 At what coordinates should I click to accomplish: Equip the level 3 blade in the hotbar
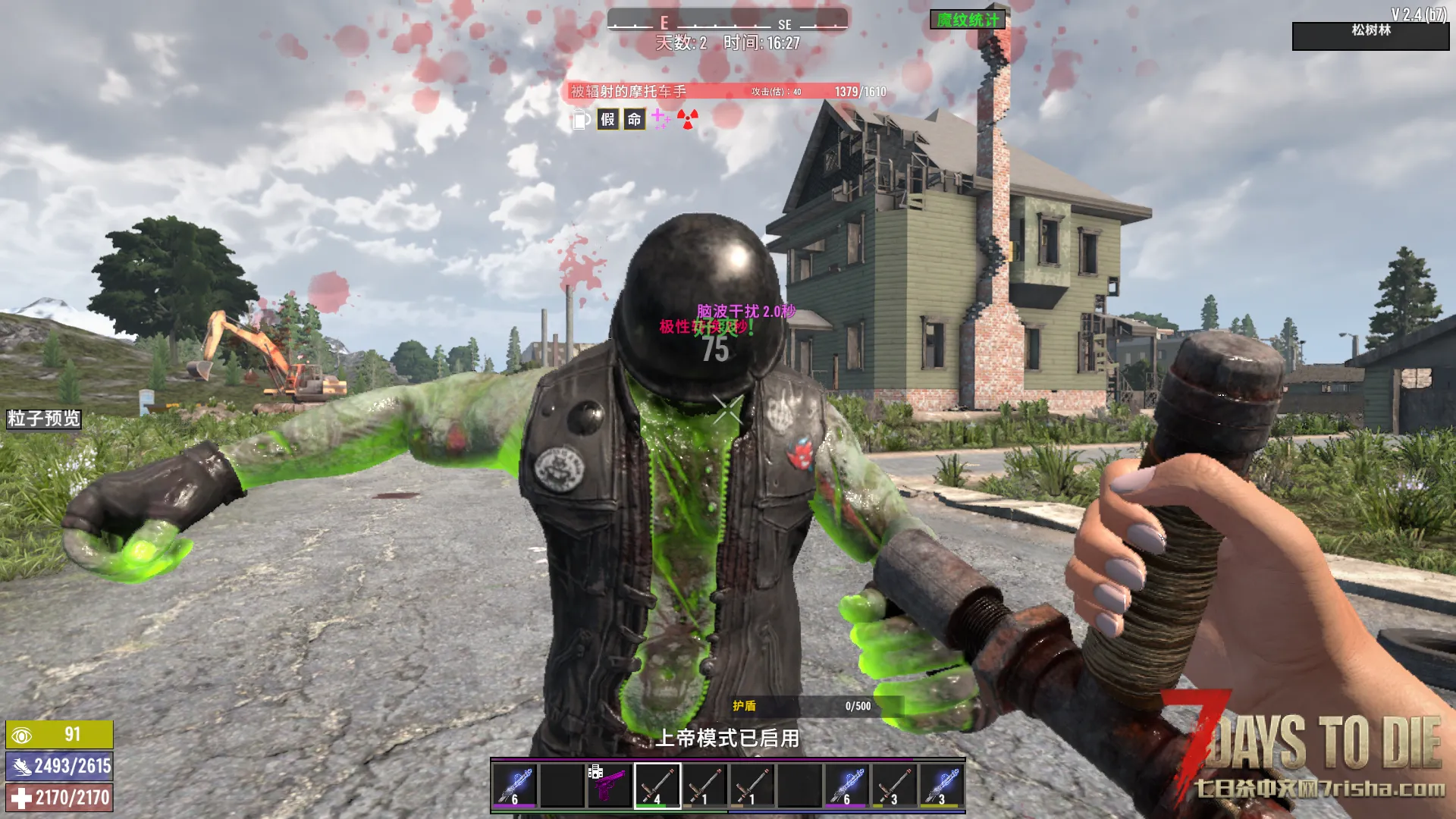coord(894,785)
